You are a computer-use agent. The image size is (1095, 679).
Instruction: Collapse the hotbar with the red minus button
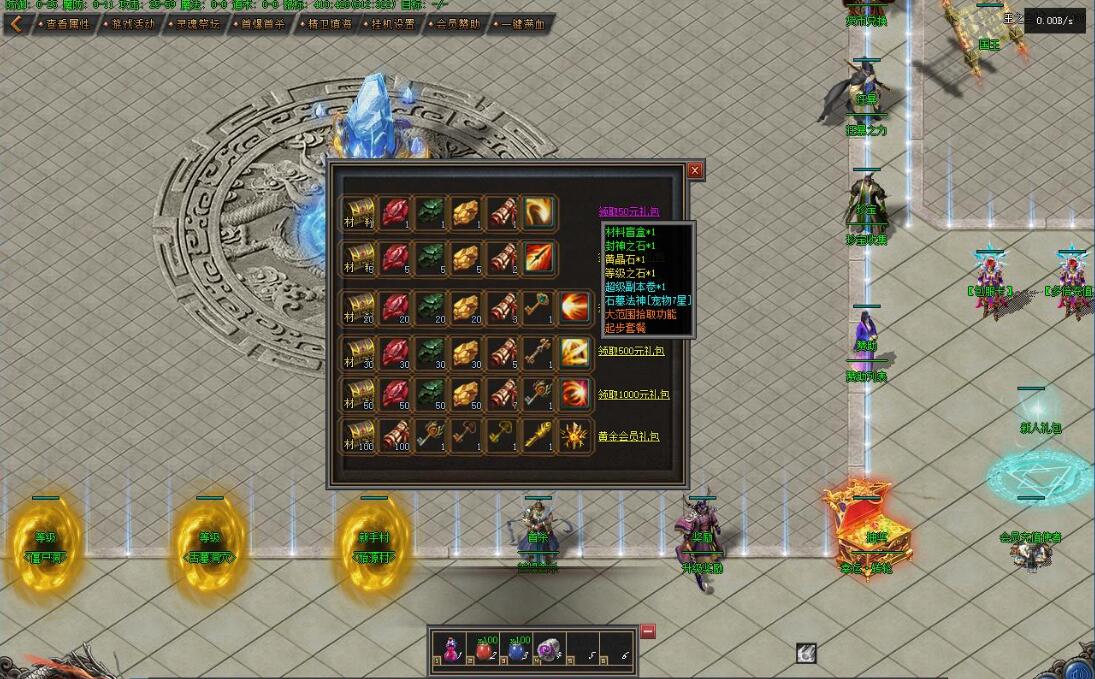[x=648, y=631]
